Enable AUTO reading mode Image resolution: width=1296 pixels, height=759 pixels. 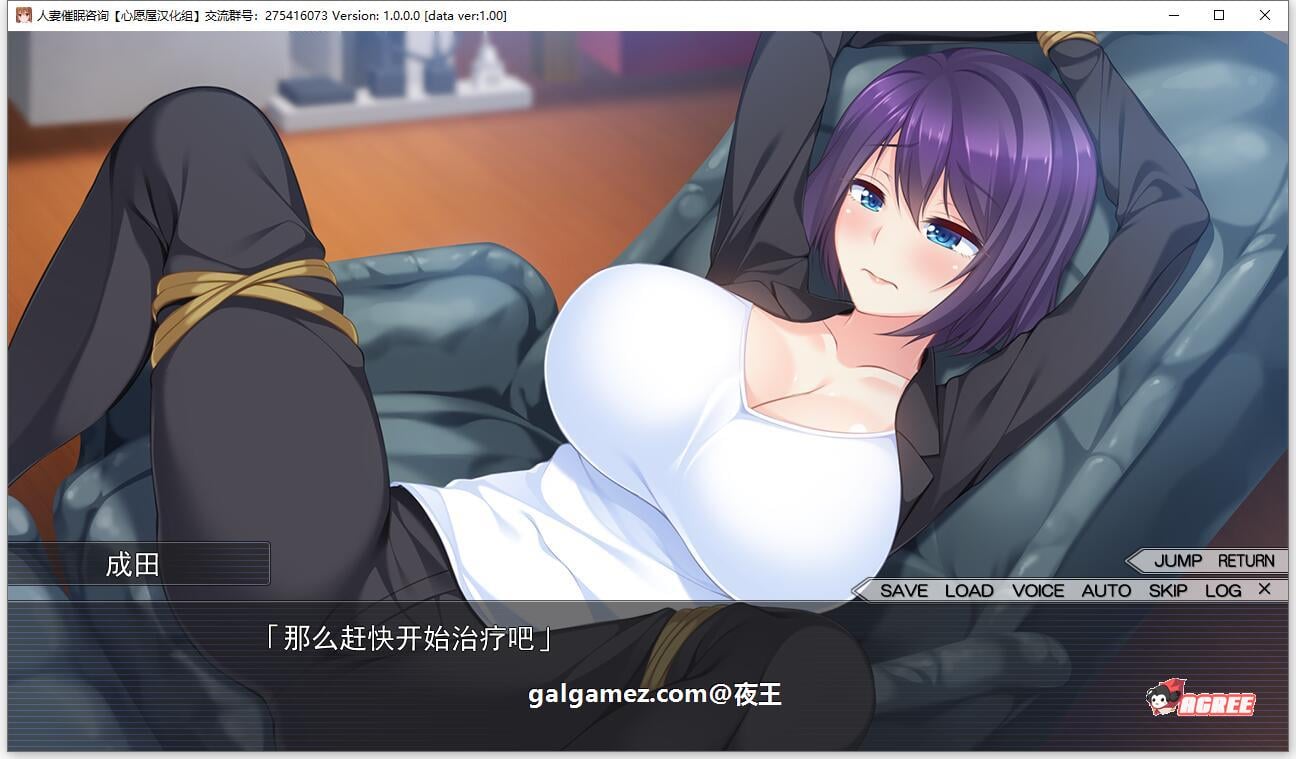tap(1106, 590)
